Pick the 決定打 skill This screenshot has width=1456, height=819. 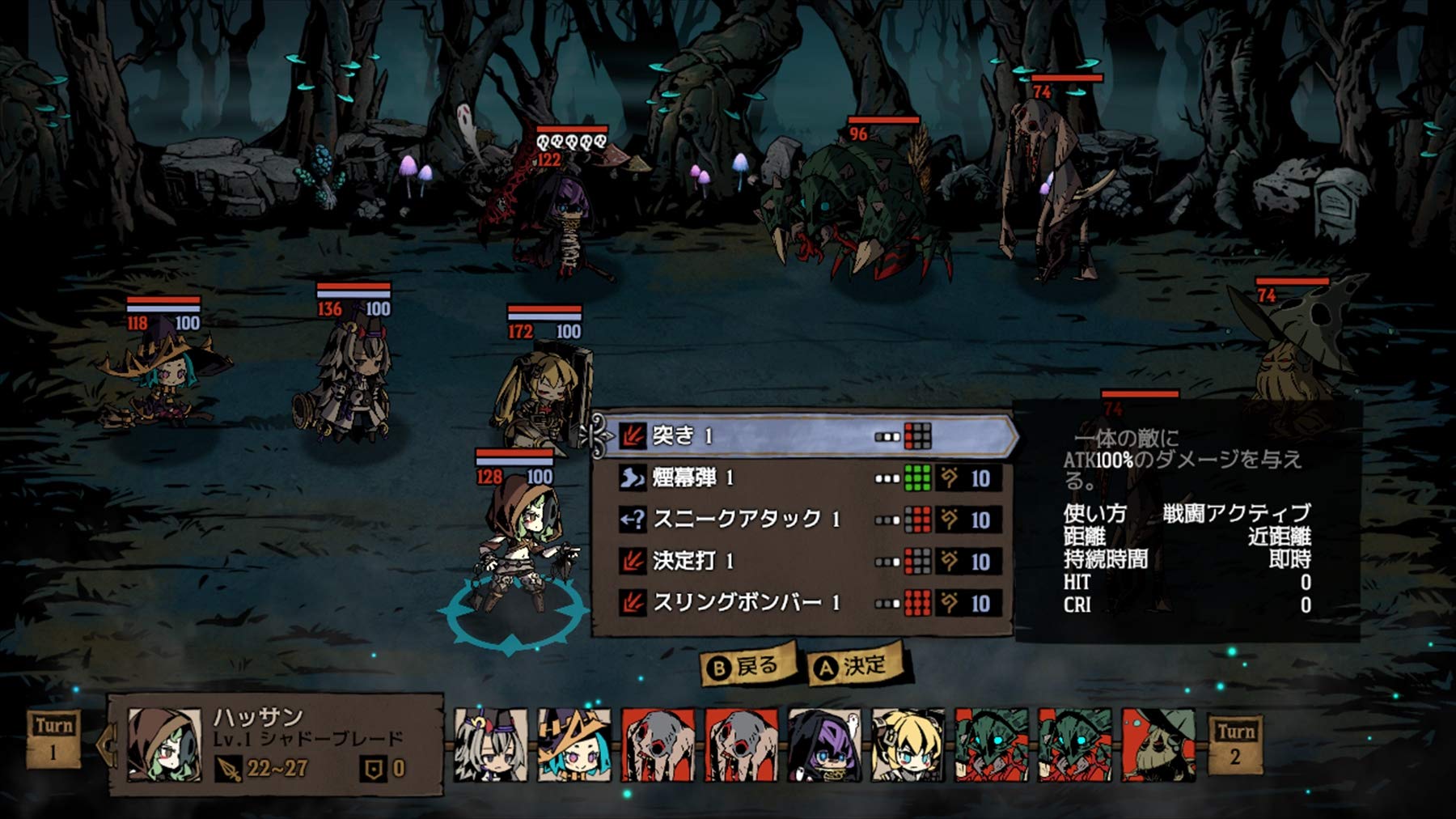[x=801, y=561]
